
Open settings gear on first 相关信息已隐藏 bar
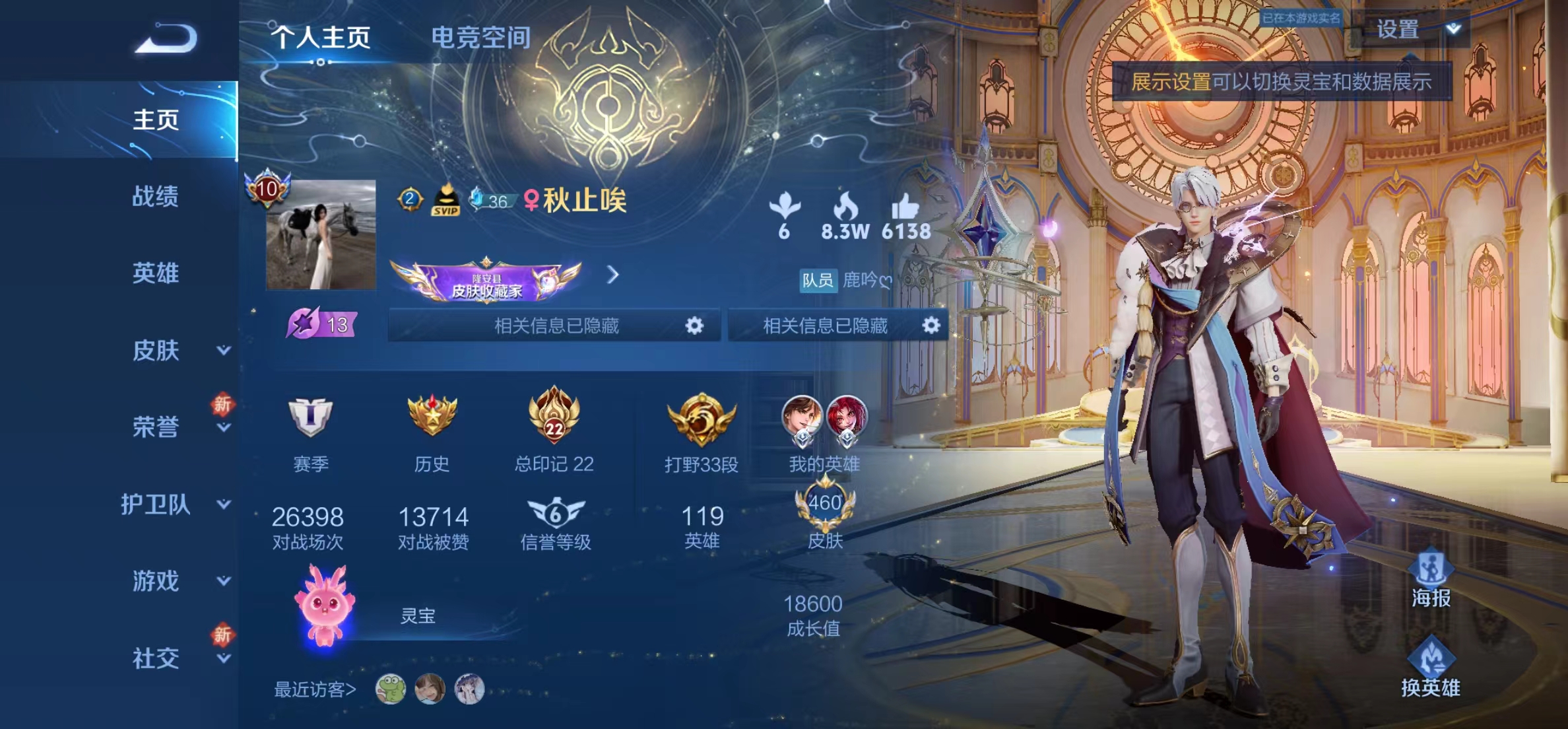coord(696,324)
